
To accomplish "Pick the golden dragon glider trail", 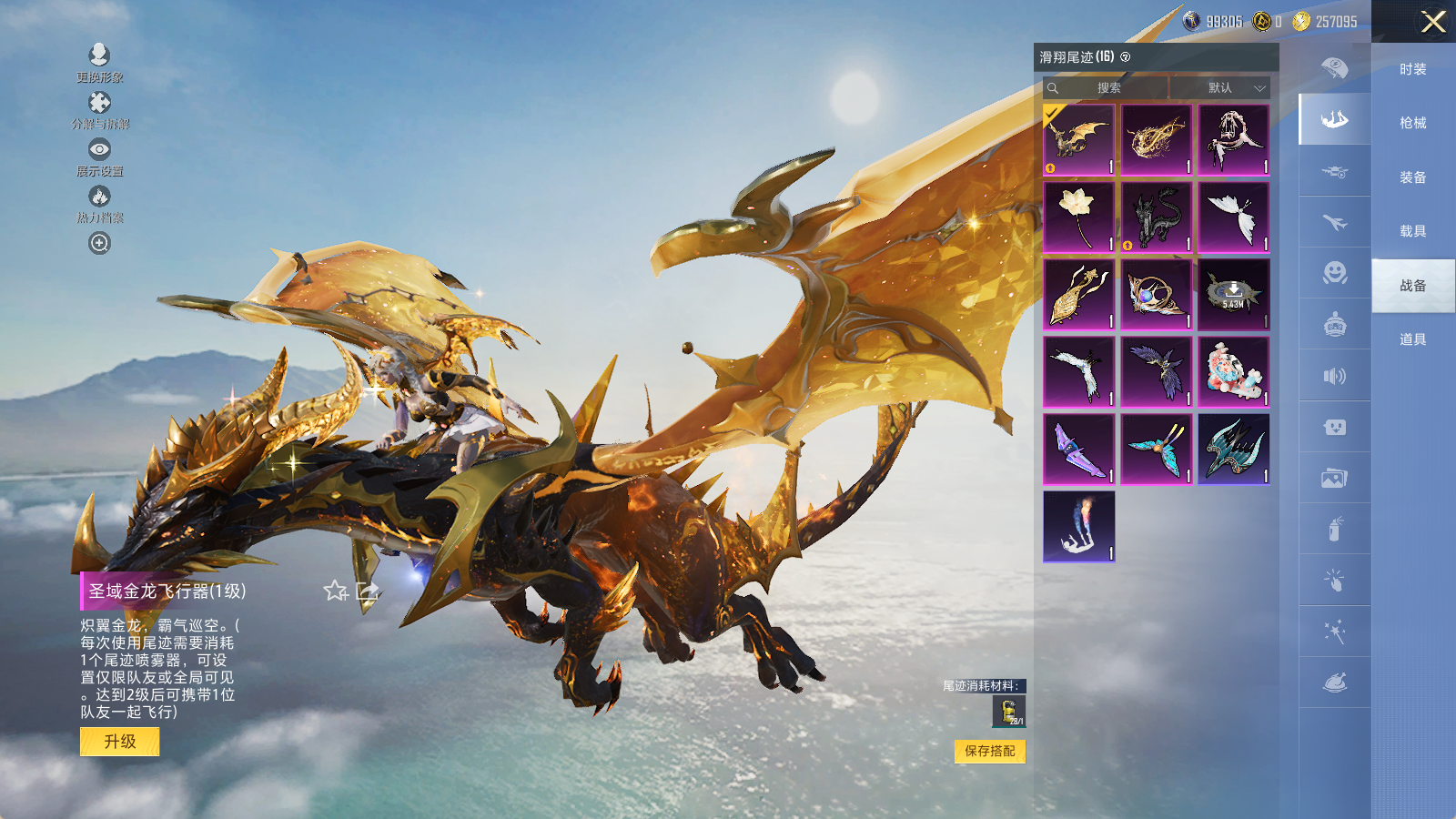I will click(x=1078, y=139).
